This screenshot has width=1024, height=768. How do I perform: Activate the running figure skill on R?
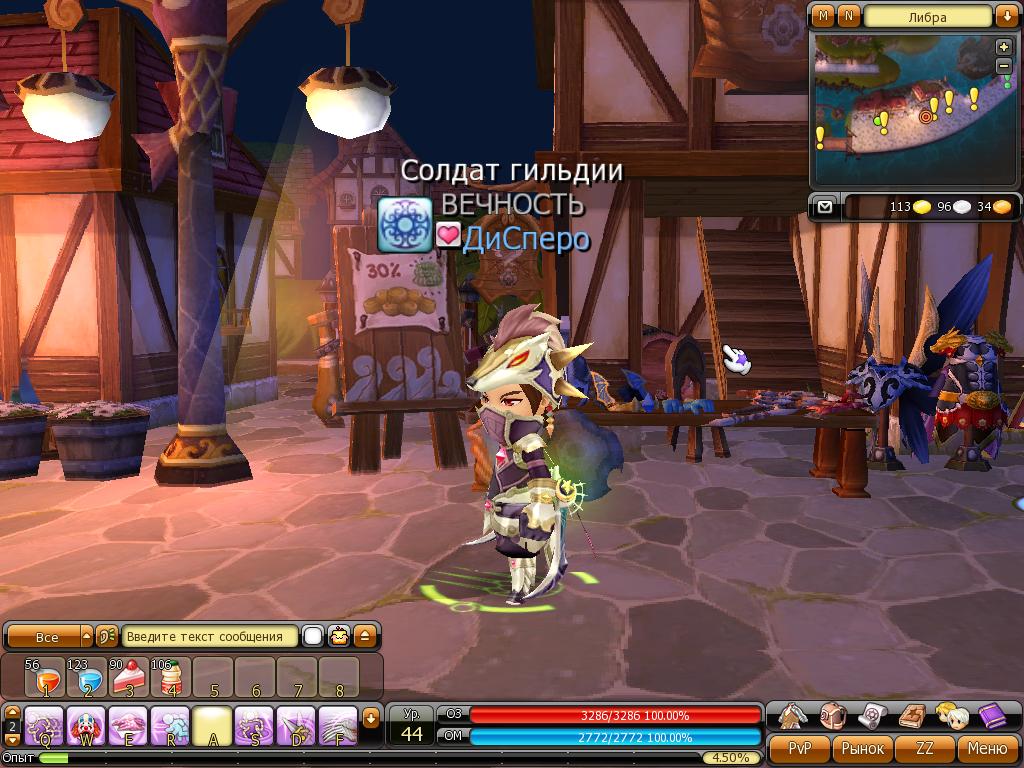click(x=171, y=724)
